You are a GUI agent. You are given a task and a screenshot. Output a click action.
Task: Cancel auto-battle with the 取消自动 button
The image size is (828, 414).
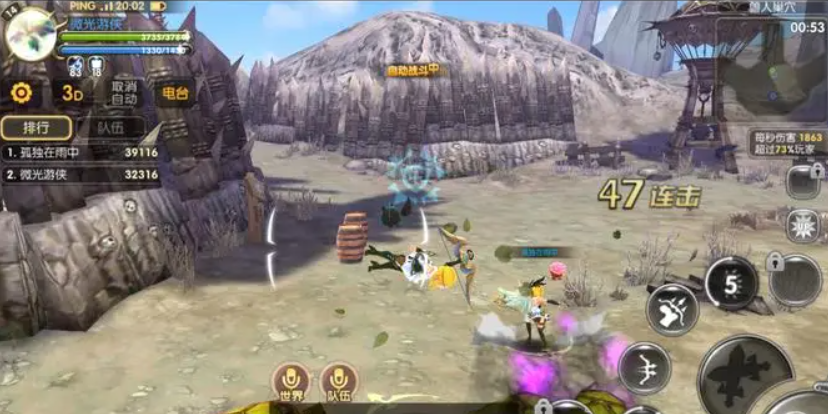pyautogui.click(x=123, y=93)
